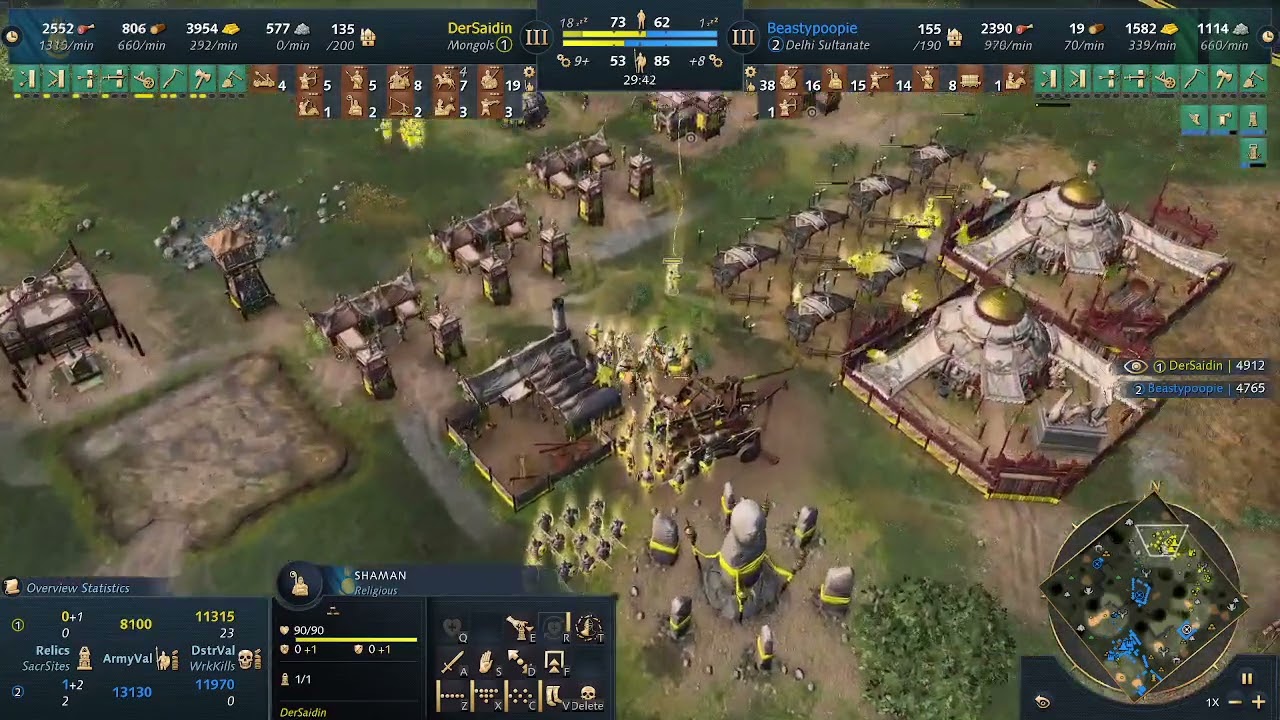The width and height of the screenshot is (1280, 720).
Task: Select player Beastypoopie in the score list
Action: click(1190, 388)
